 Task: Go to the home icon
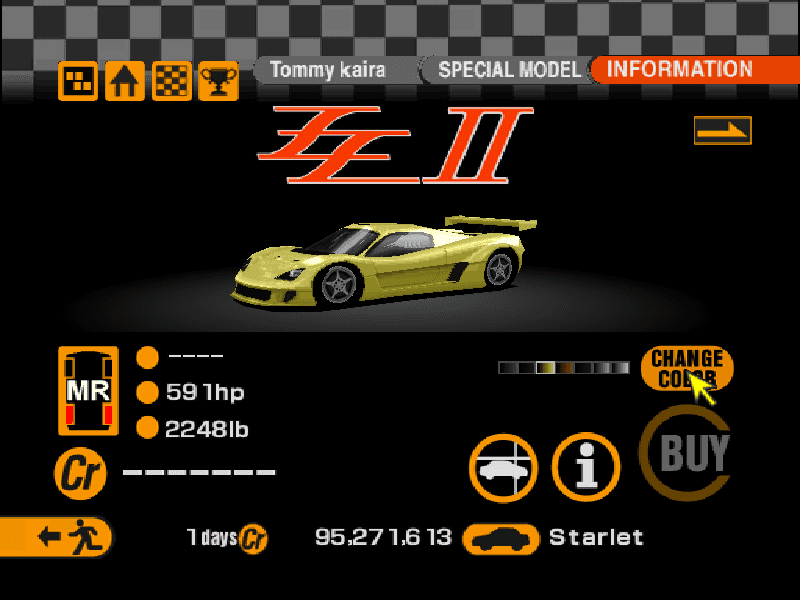(124, 82)
